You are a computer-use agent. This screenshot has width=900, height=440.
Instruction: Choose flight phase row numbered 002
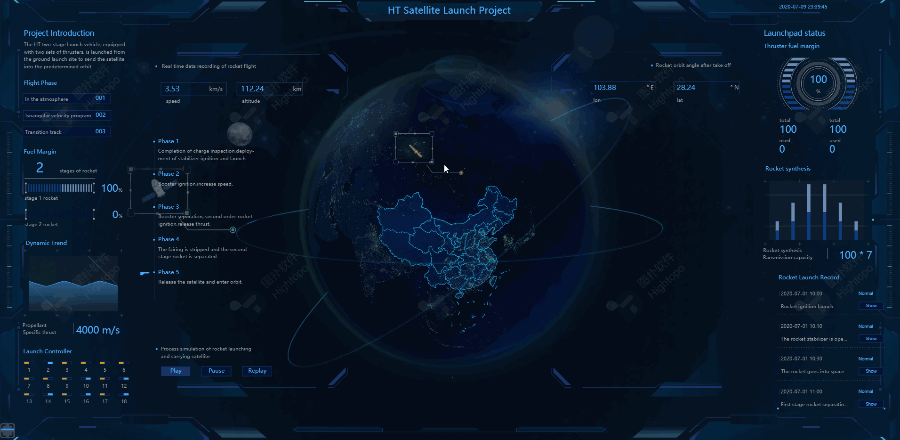(x=66, y=115)
